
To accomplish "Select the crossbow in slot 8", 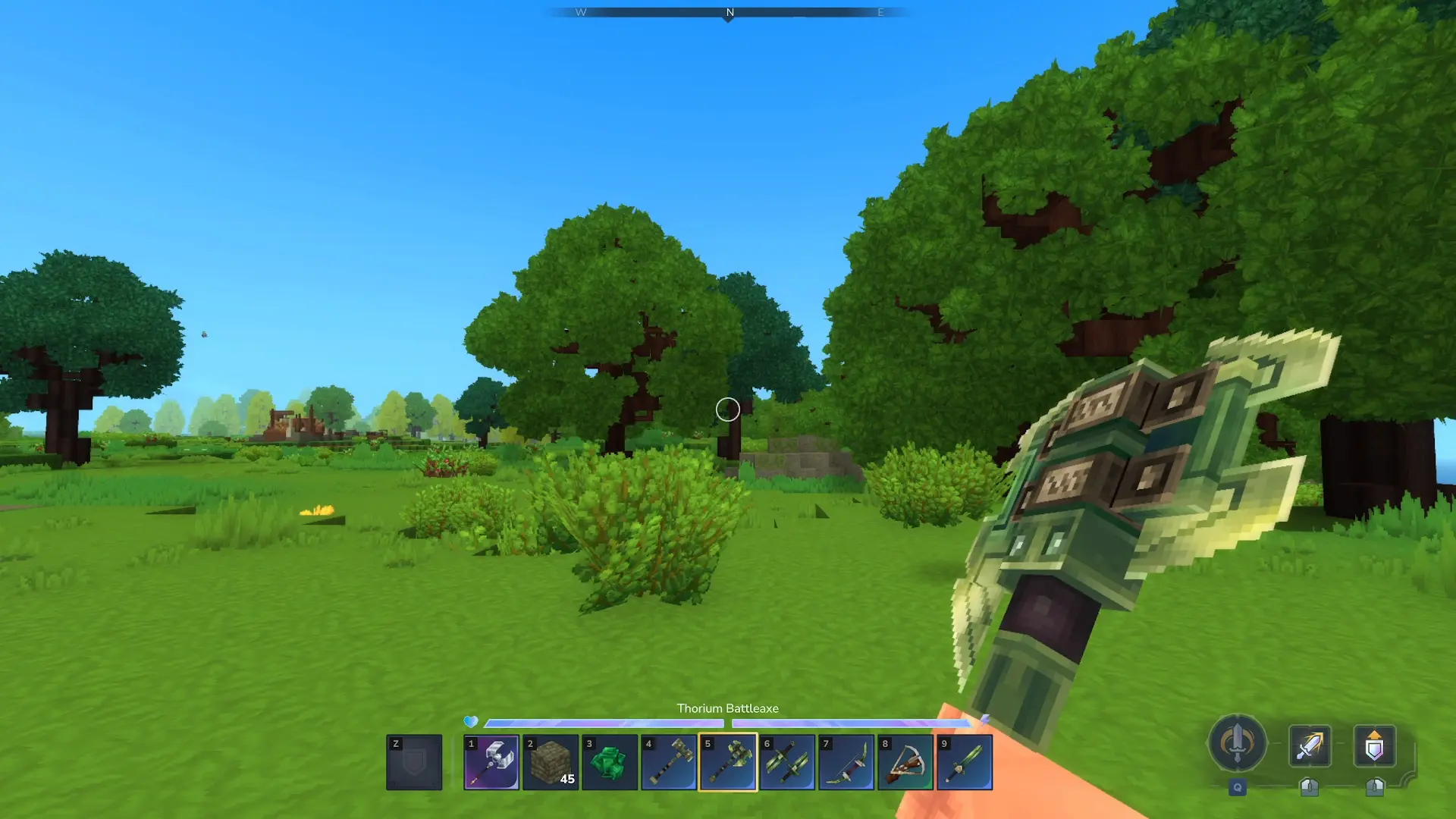I will pos(905,762).
